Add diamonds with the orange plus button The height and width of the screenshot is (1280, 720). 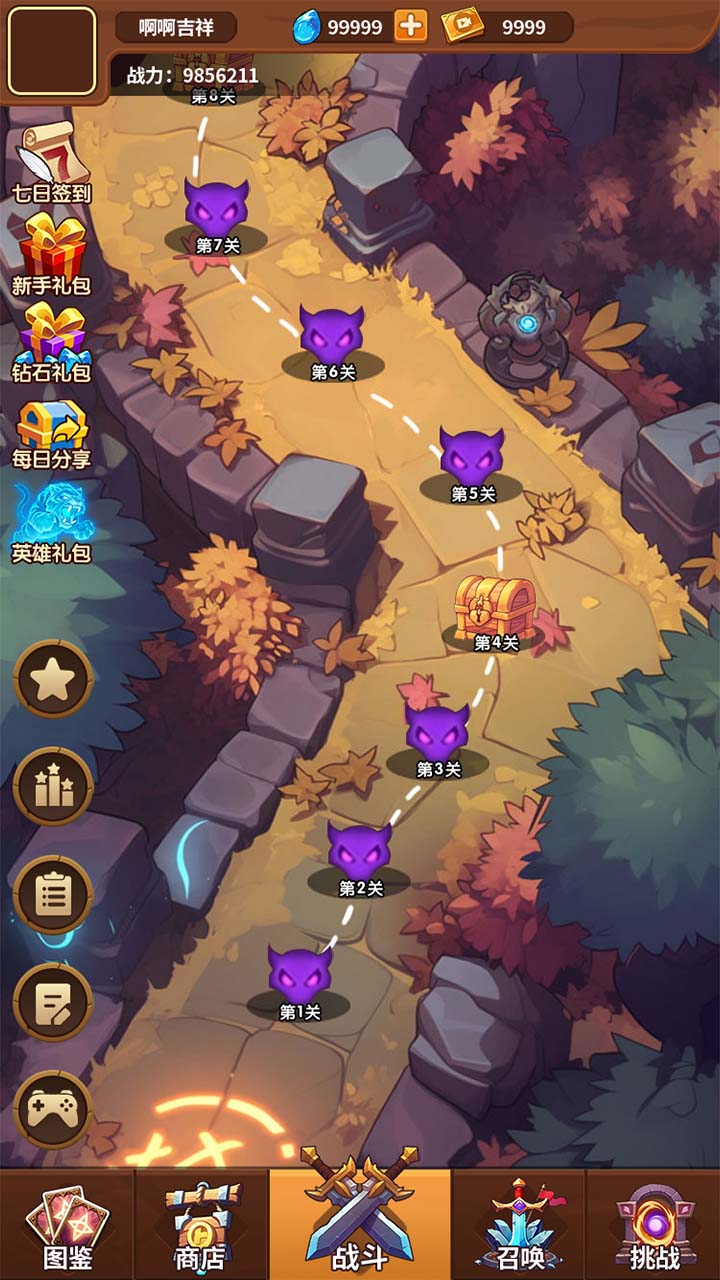point(410,27)
